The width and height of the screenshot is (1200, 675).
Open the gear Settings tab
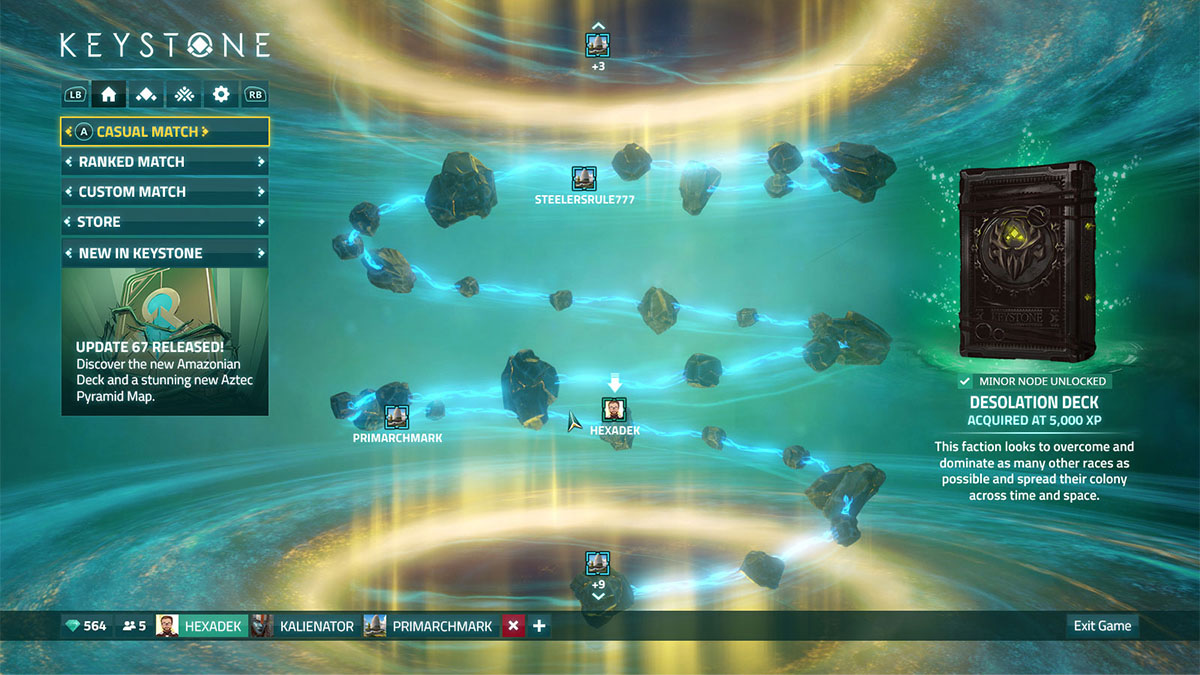click(221, 95)
